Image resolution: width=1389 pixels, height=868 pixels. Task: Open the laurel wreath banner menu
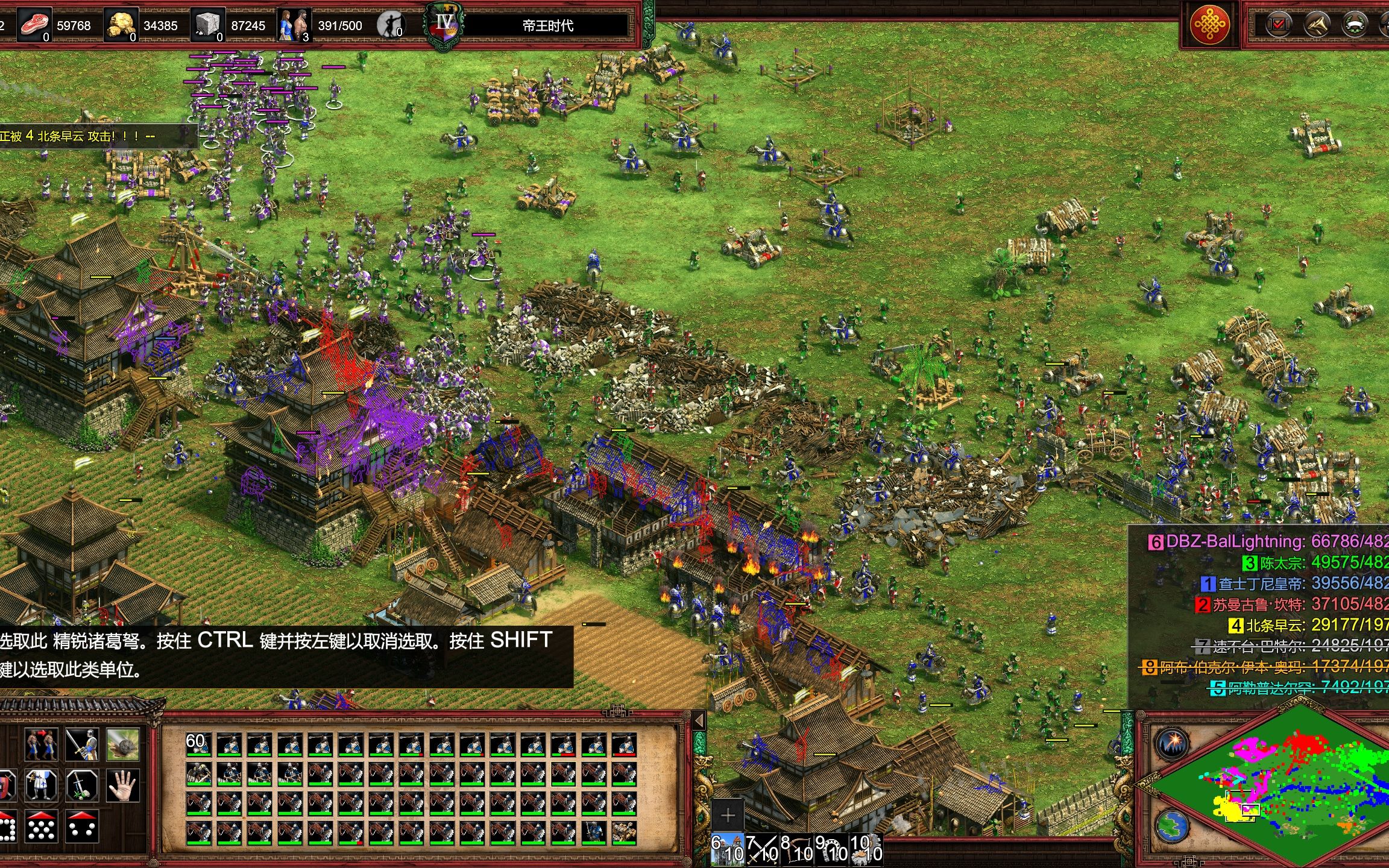click(x=1355, y=25)
